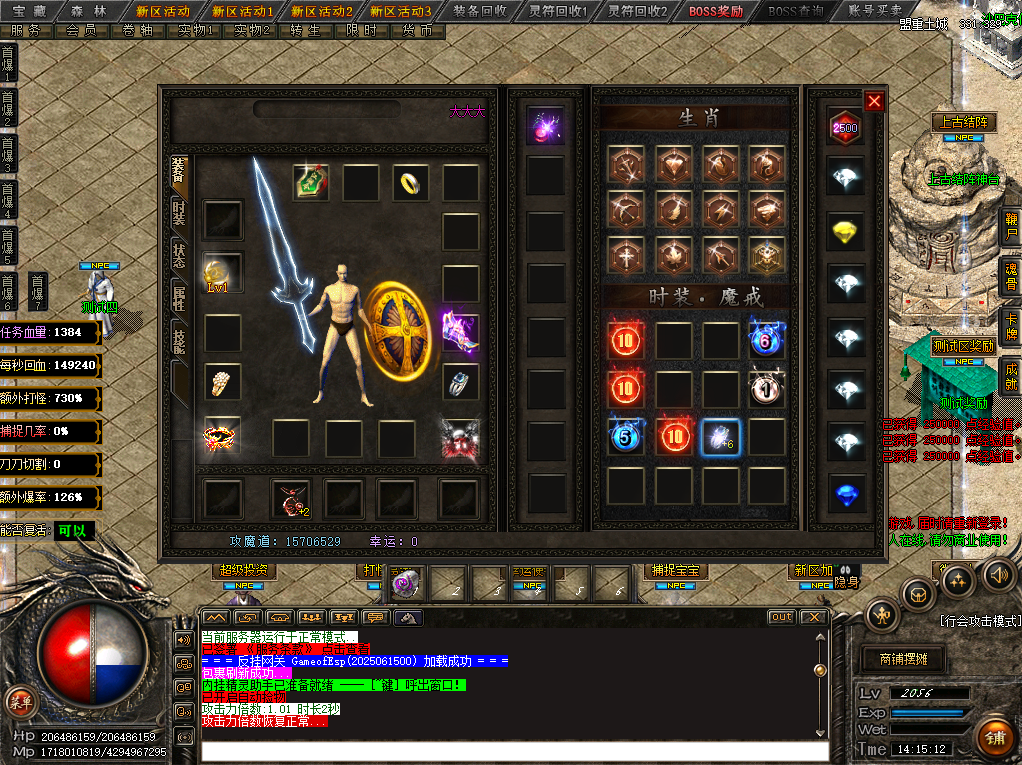Switch to the 技能 tab

click(179, 342)
